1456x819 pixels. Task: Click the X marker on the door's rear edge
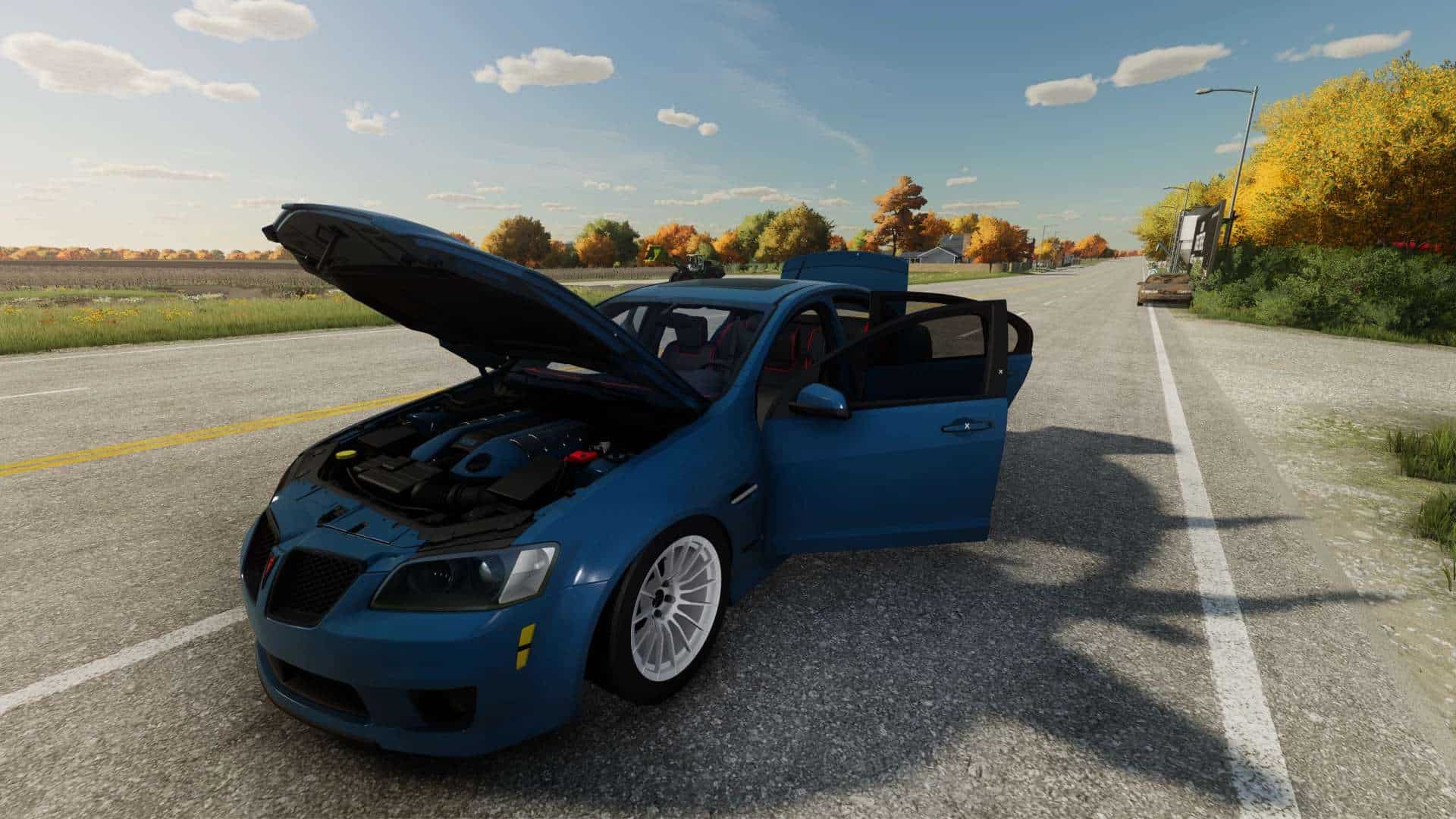[1000, 371]
